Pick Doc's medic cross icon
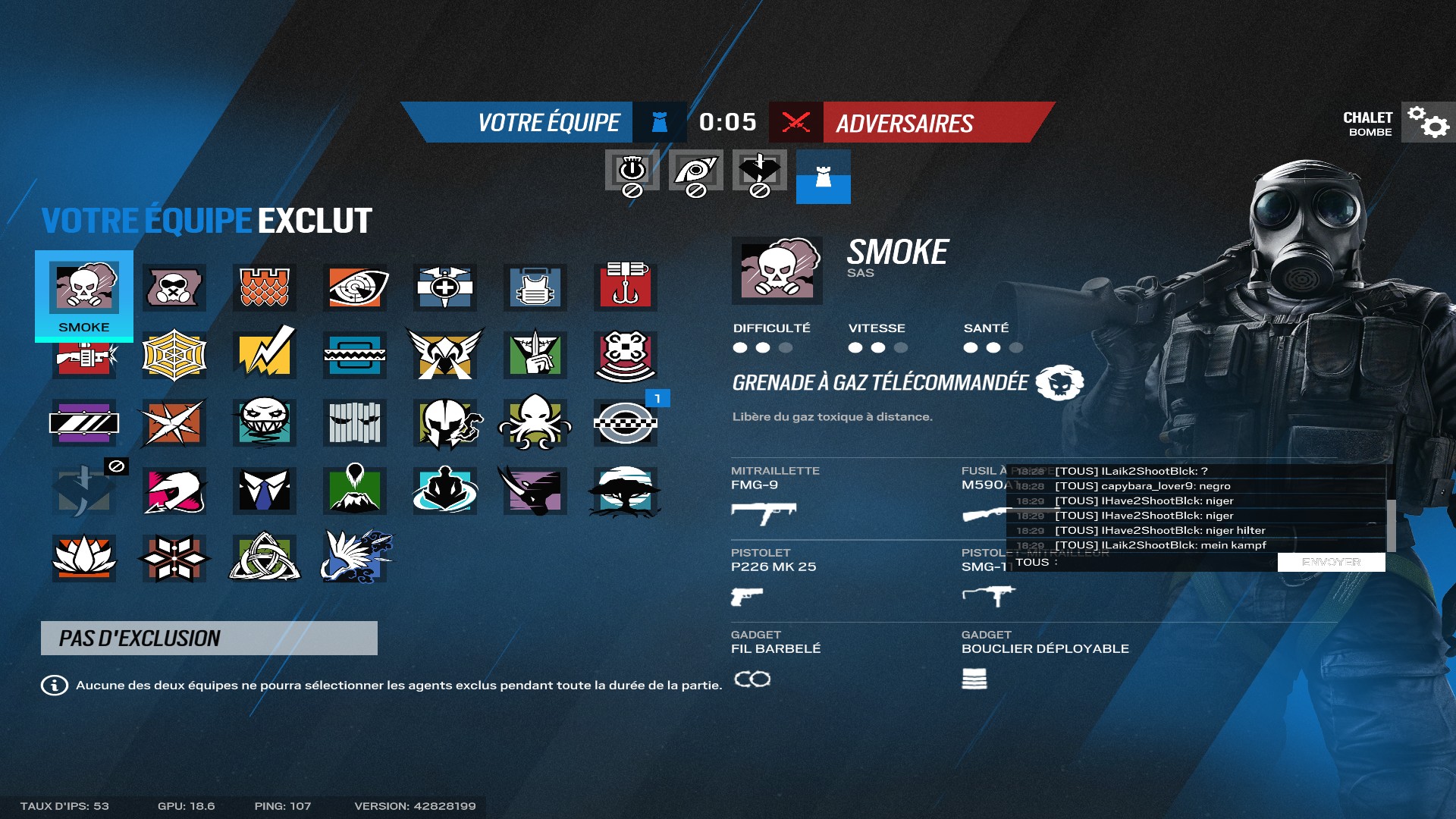Screen dimensions: 1456x819 444,288
